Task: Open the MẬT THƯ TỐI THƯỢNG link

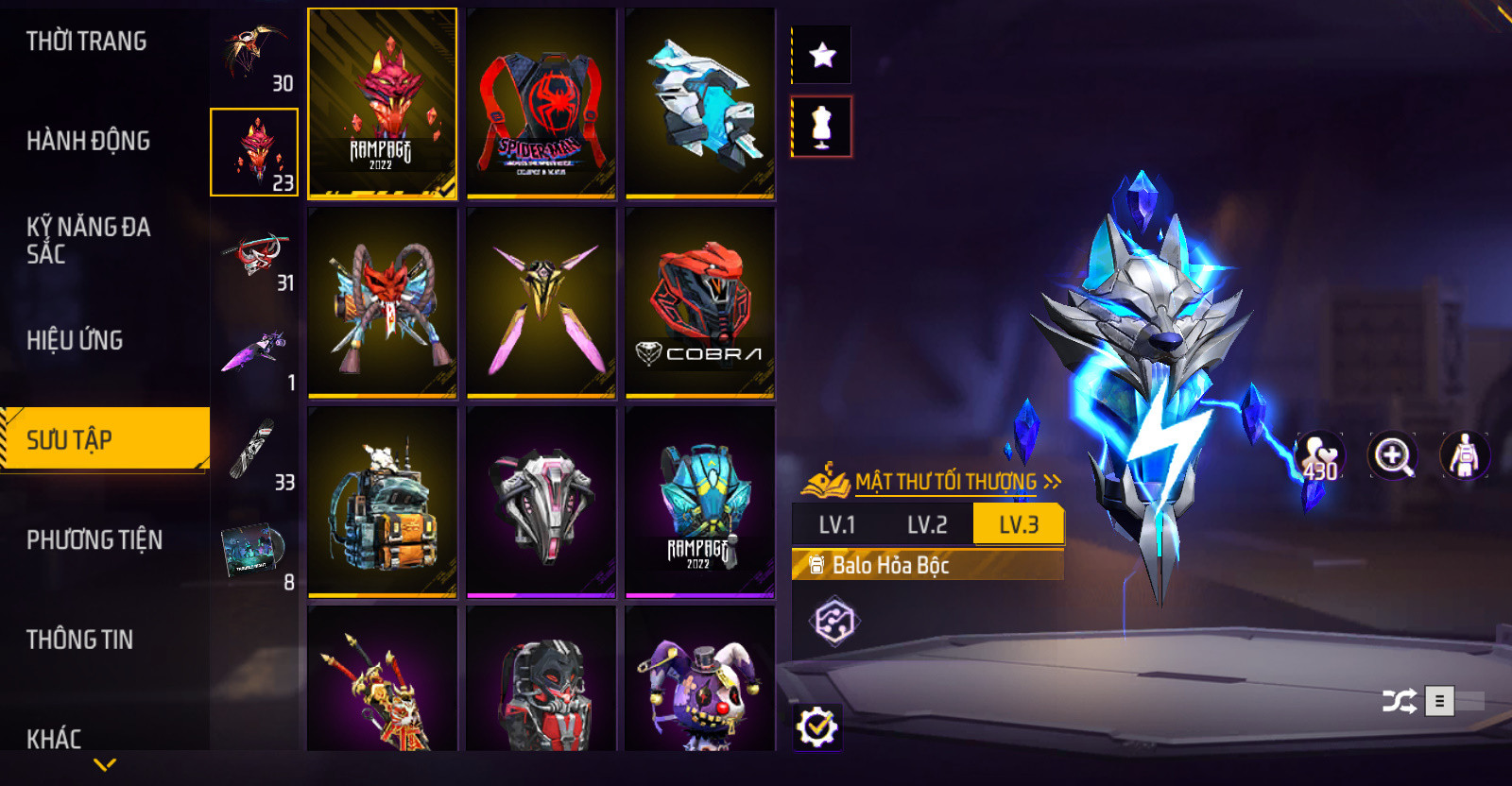Action: pos(945,482)
